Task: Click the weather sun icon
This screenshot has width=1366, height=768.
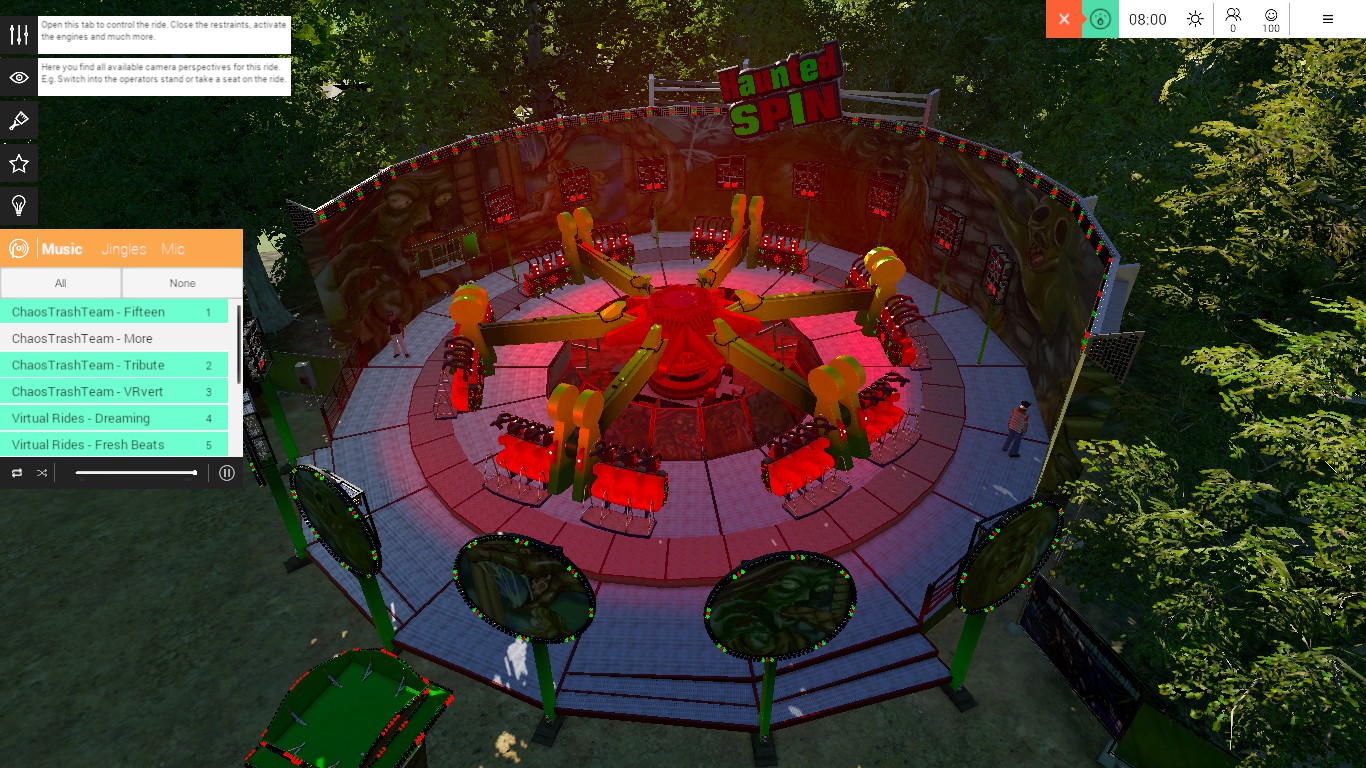Action: [1194, 17]
